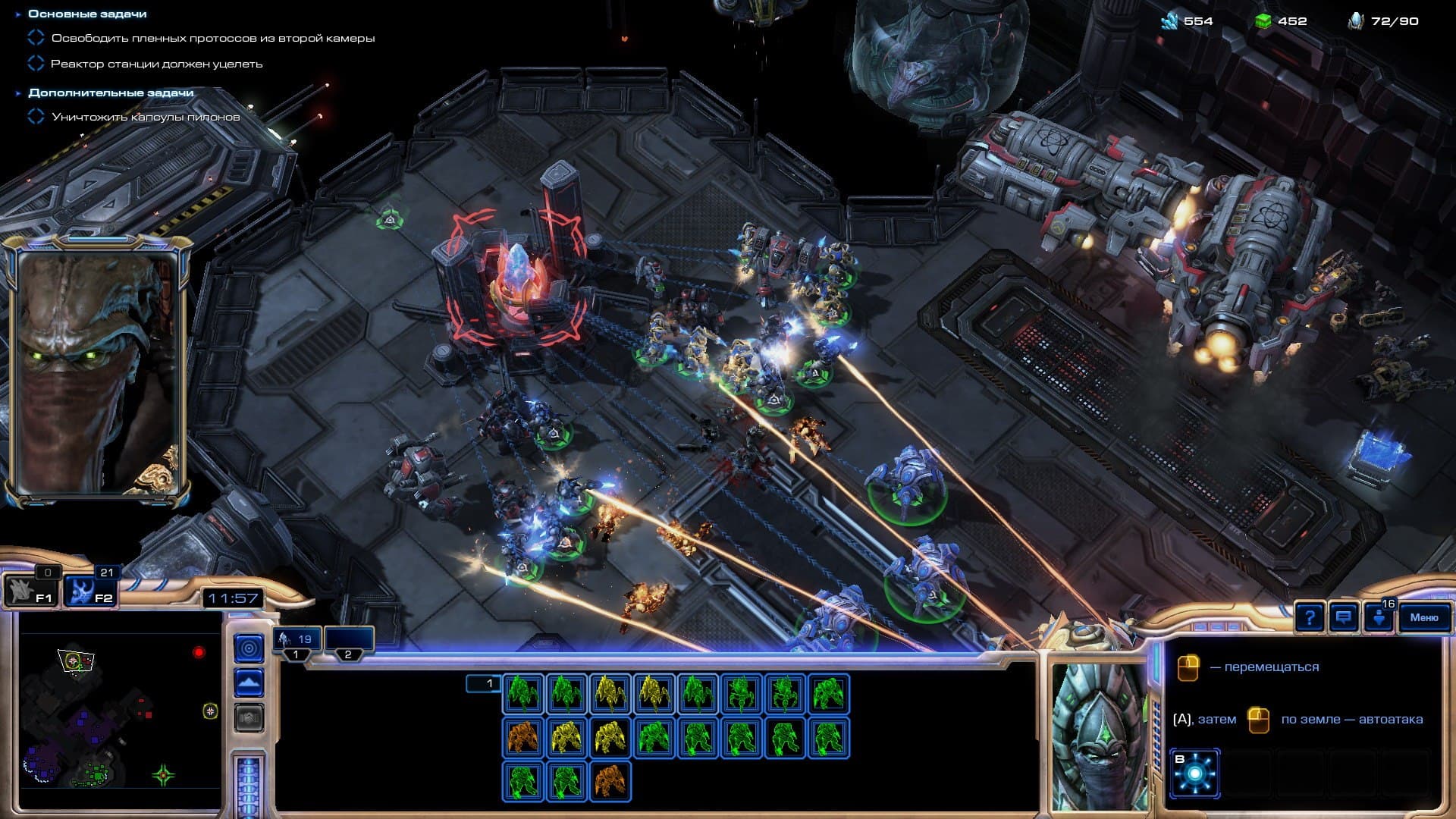
Task: Activate the Blink ability icon
Action: point(1194,773)
